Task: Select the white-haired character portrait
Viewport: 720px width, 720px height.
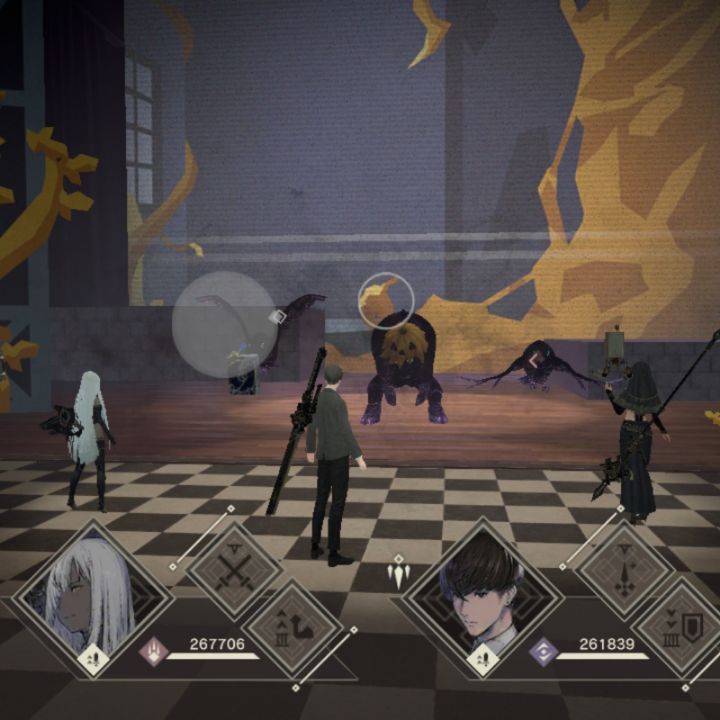Action: pos(92,600)
